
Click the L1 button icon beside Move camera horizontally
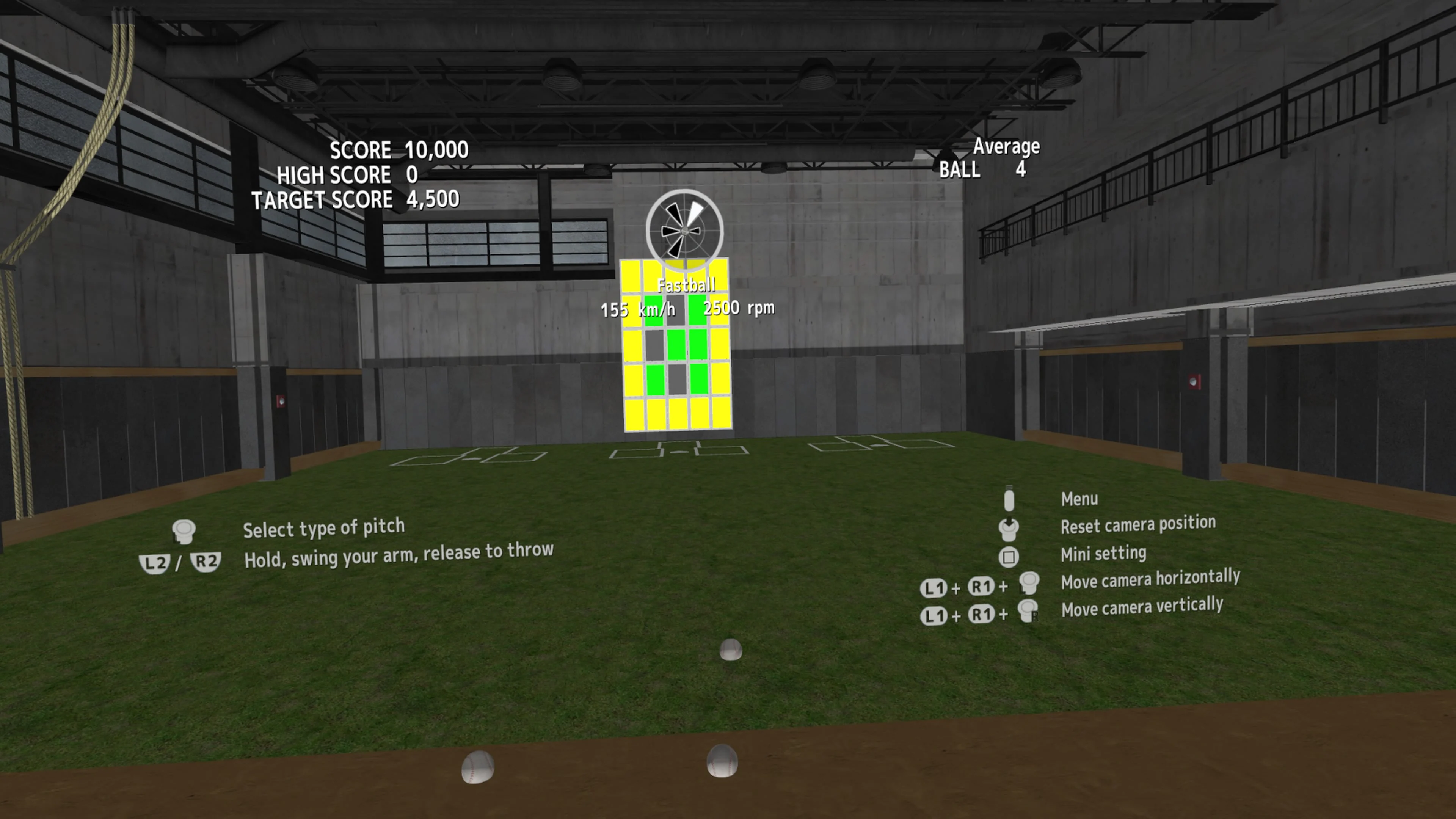click(934, 587)
